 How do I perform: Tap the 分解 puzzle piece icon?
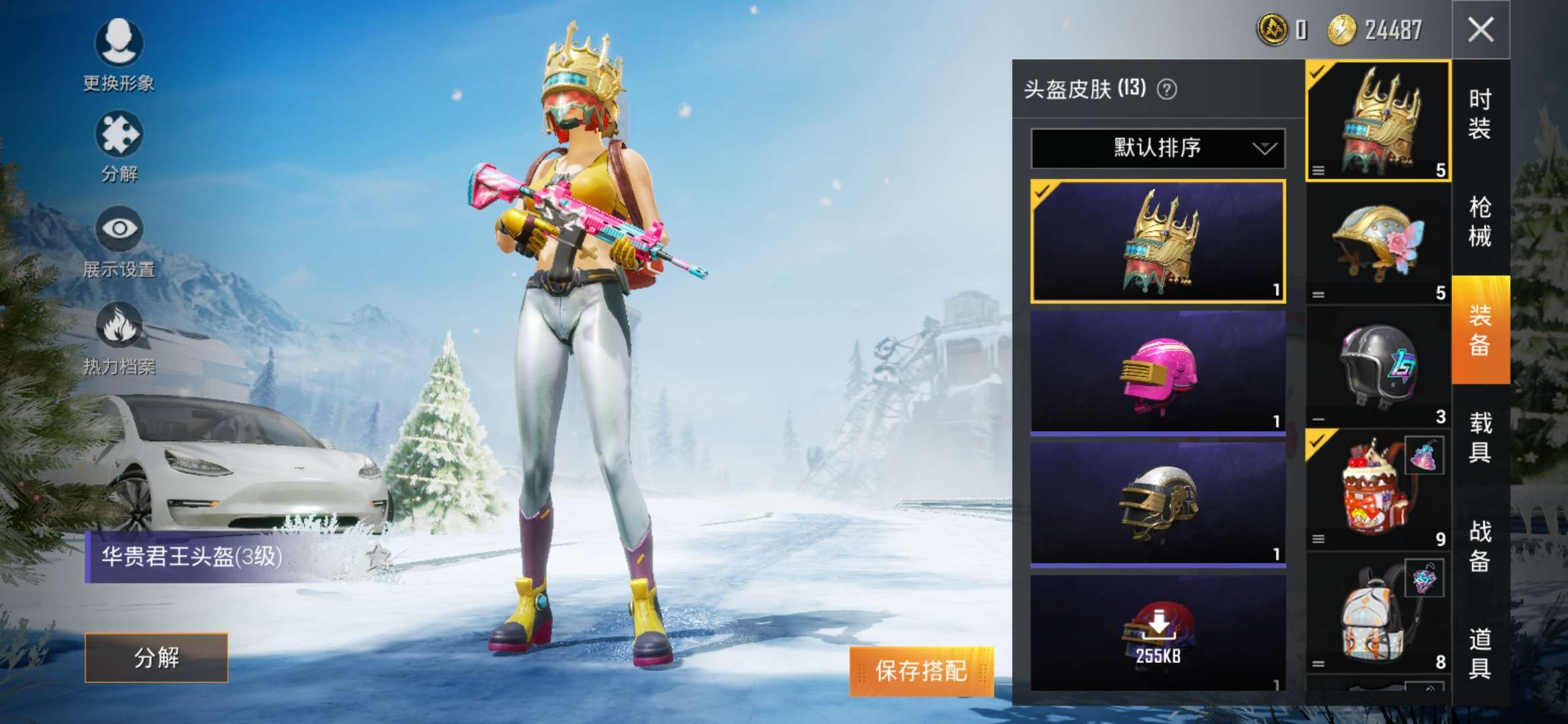click(119, 135)
